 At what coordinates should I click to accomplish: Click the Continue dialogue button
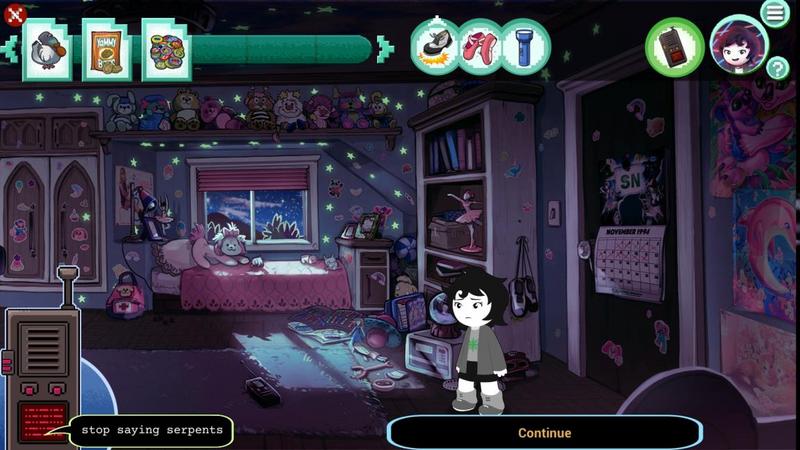pos(545,433)
